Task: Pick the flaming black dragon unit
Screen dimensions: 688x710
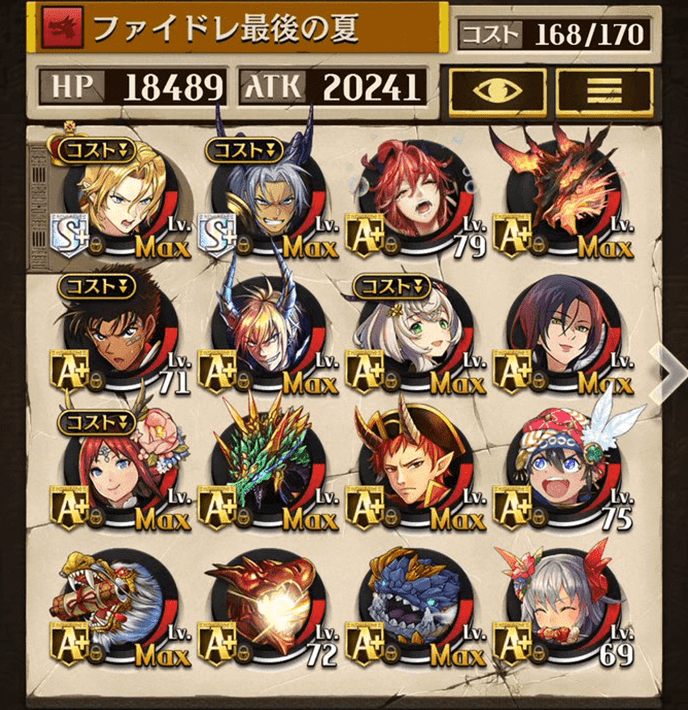Action: tap(563, 196)
